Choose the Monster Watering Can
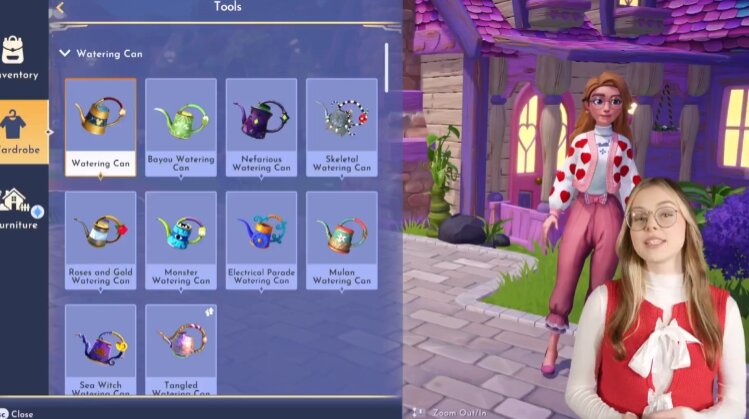The image size is (749, 419). point(181,240)
